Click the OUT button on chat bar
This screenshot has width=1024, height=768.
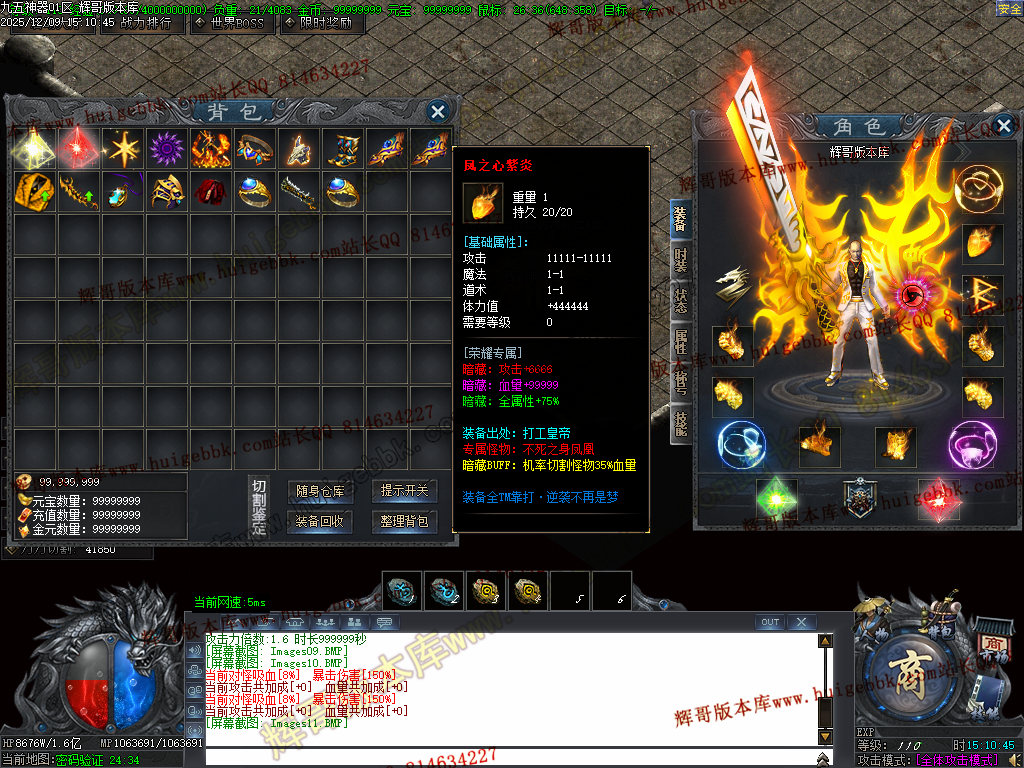770,622
